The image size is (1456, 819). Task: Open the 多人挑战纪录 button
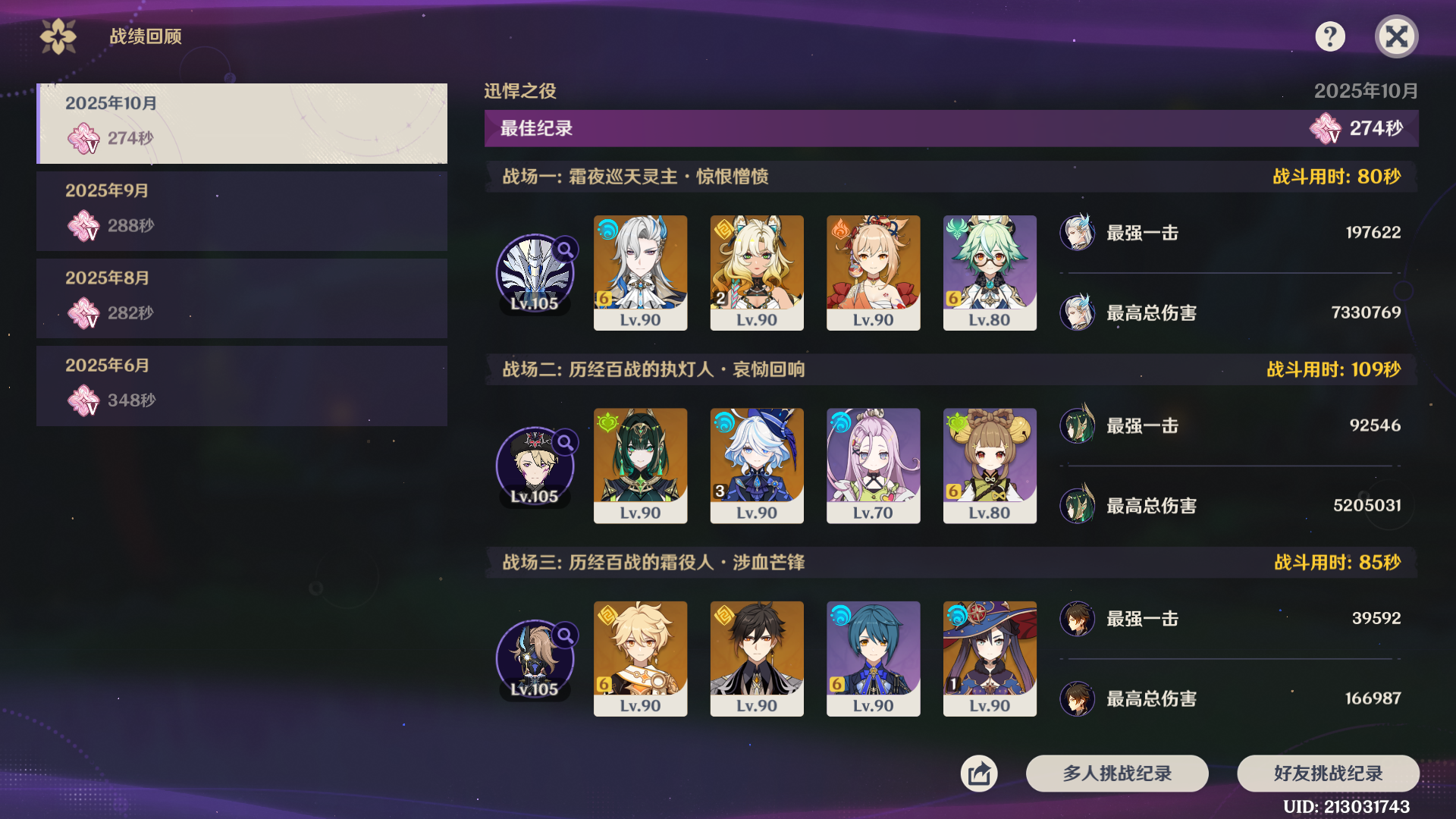click(x=1116, y=773)
